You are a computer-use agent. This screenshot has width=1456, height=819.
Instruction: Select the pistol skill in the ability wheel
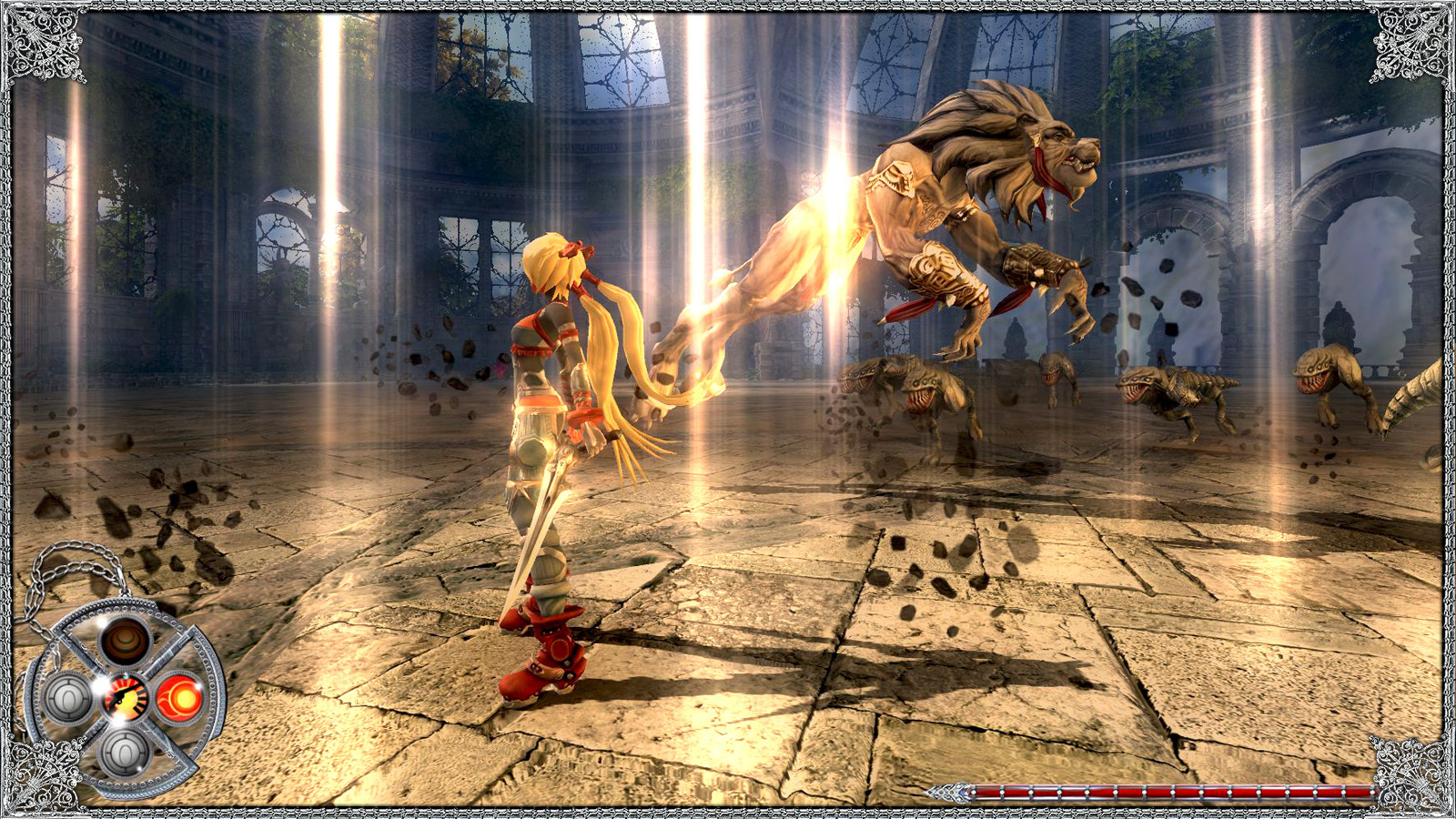[126, 697]
